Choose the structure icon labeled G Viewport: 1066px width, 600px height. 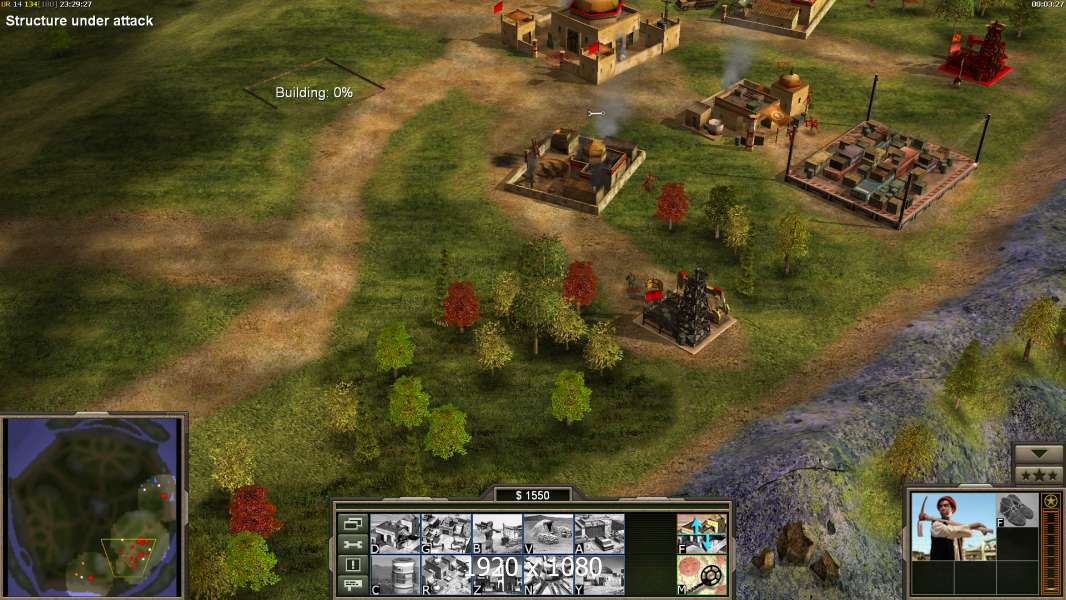[x=446, y=533]
